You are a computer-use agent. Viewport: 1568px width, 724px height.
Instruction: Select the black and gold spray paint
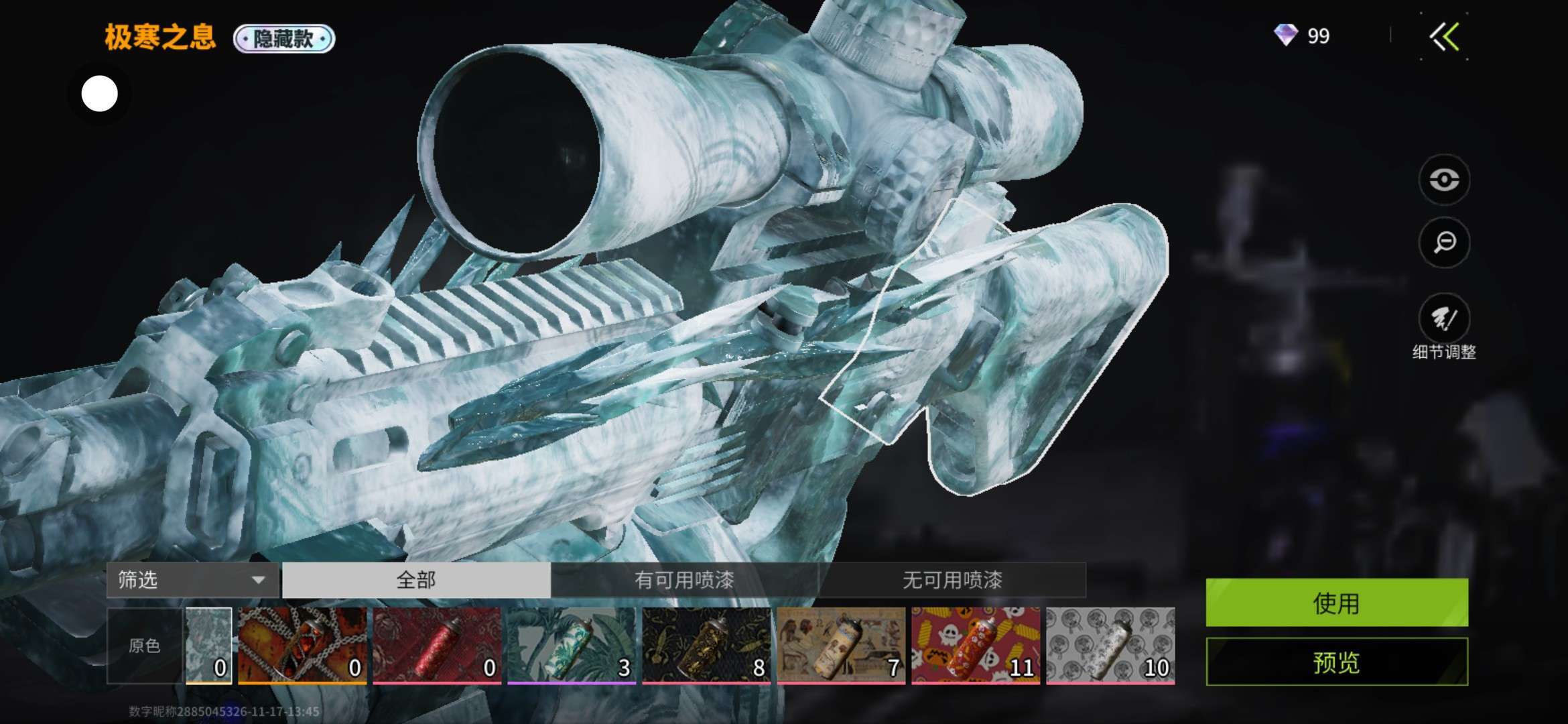706,646
